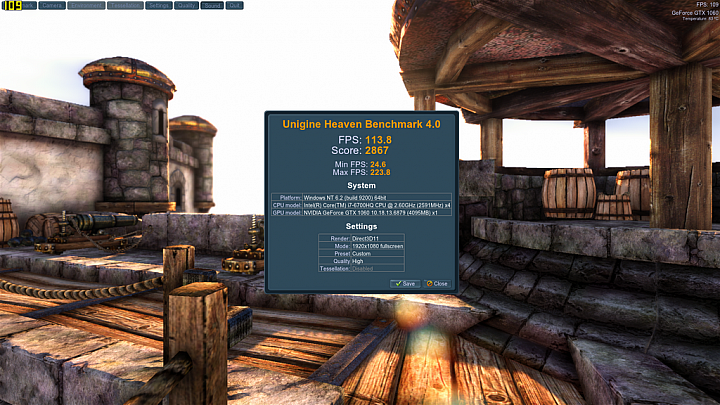Quit the benchmark using the Quit button

click(x=235, y=5)
